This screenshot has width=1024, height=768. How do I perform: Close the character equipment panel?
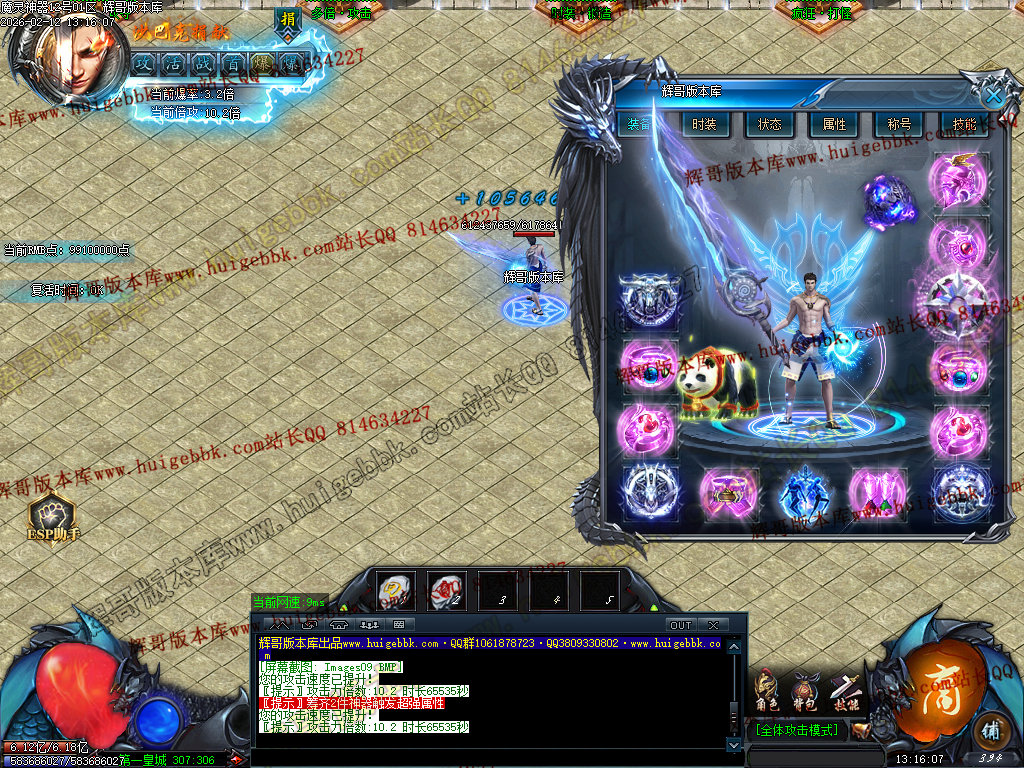point(993,95)
